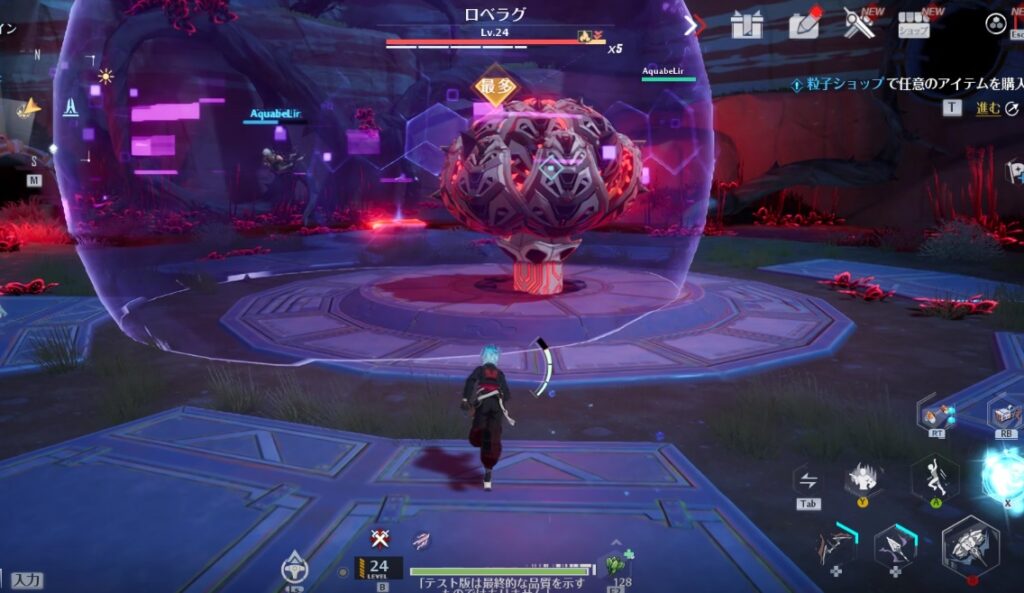Image resolution: width=1024 pixels, height=593 pixels.
Task: Select the bow weapon slot
Action: tap(836, 546)
